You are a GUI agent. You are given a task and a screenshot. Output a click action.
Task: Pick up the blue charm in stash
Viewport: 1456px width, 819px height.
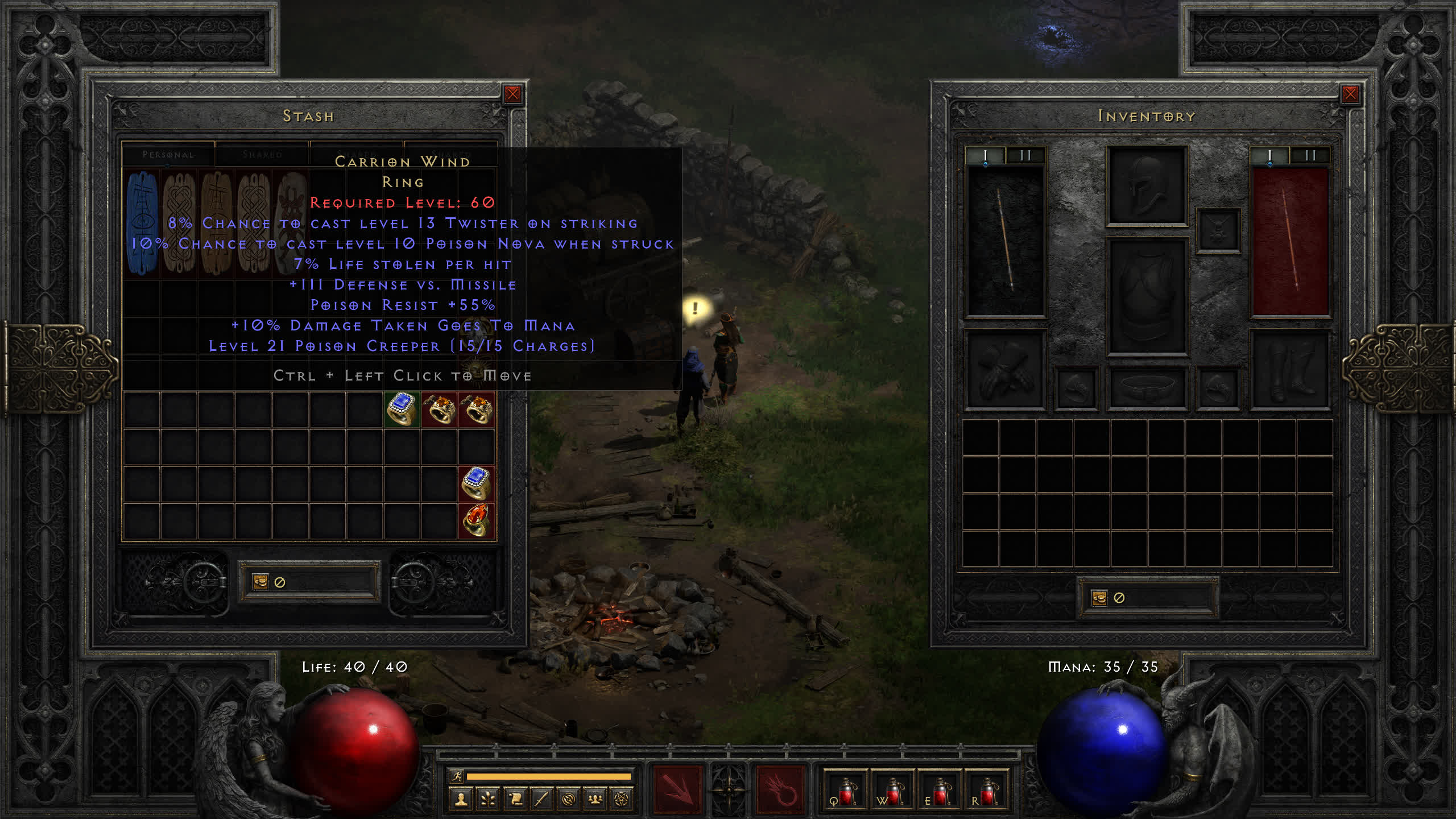(x=142, y=223)
